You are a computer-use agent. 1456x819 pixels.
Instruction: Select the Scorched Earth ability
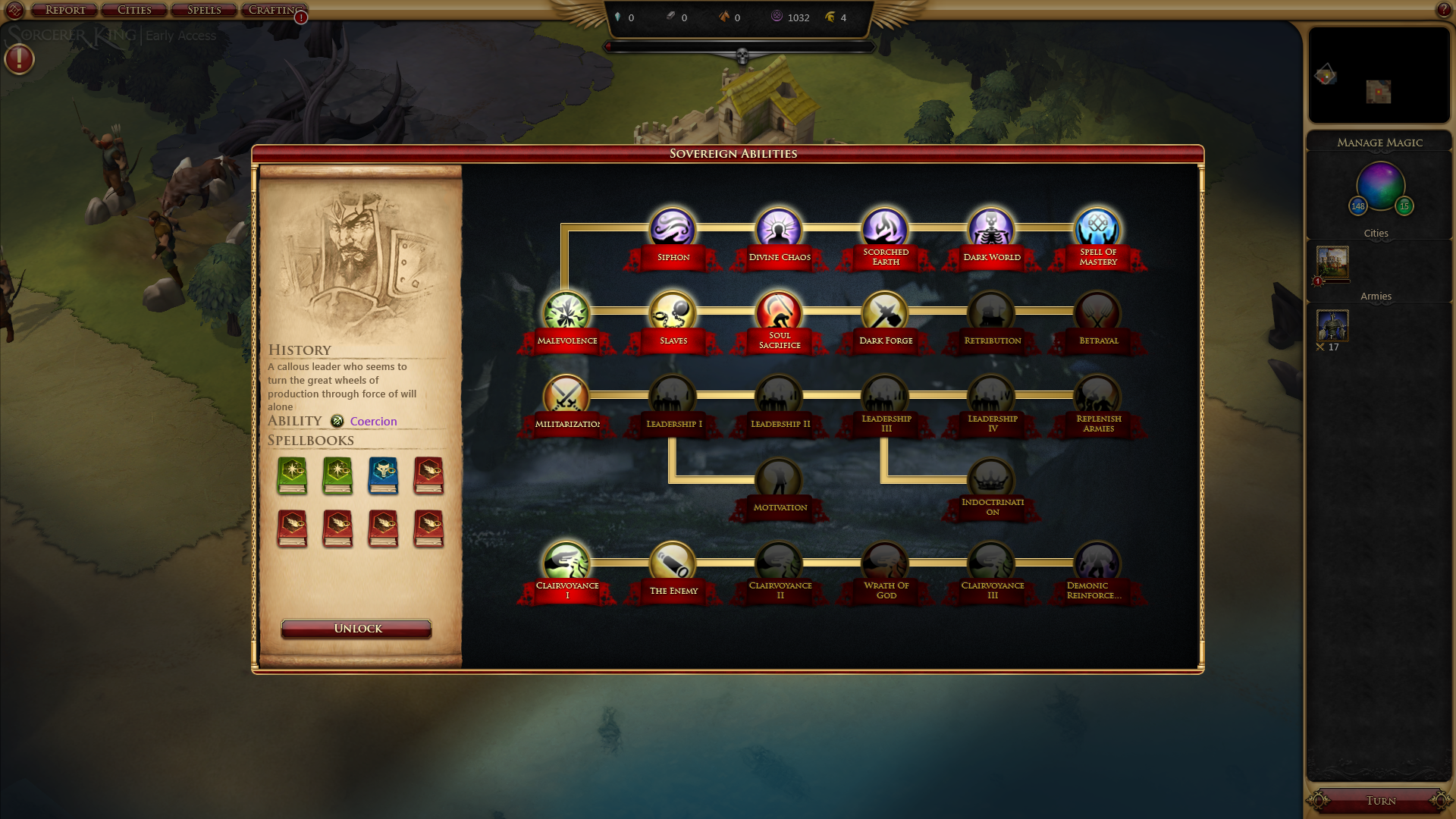point(885,229)
